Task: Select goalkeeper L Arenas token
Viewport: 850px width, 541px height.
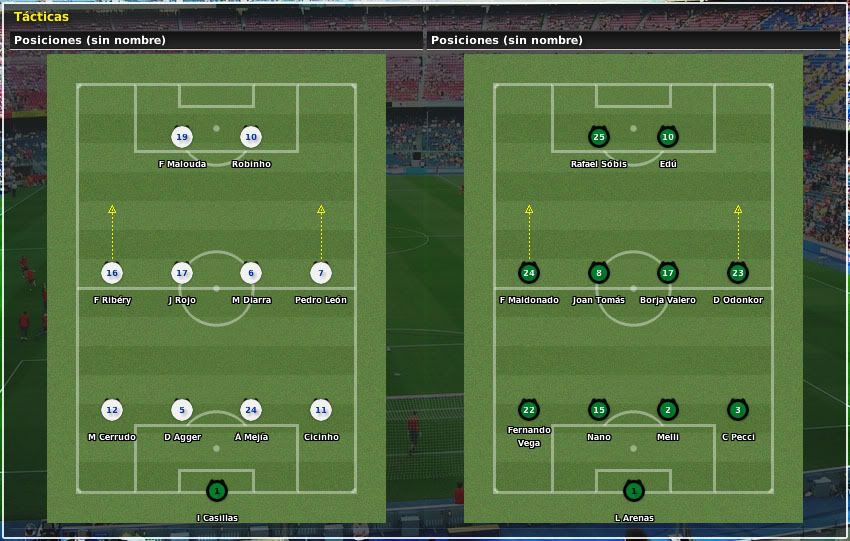Action: point(633,491)
